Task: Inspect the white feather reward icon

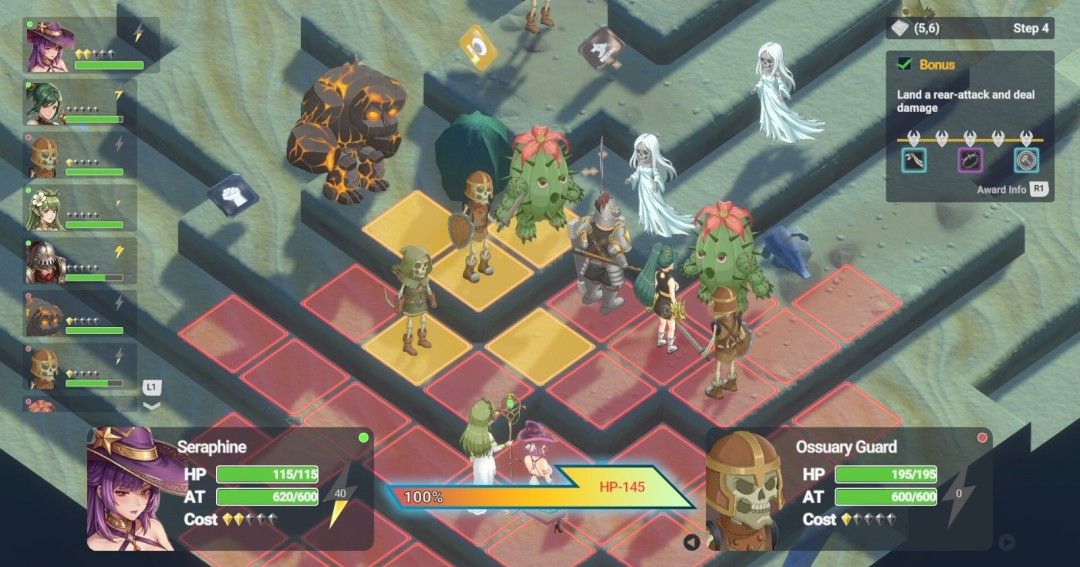Action: (914, 160)
